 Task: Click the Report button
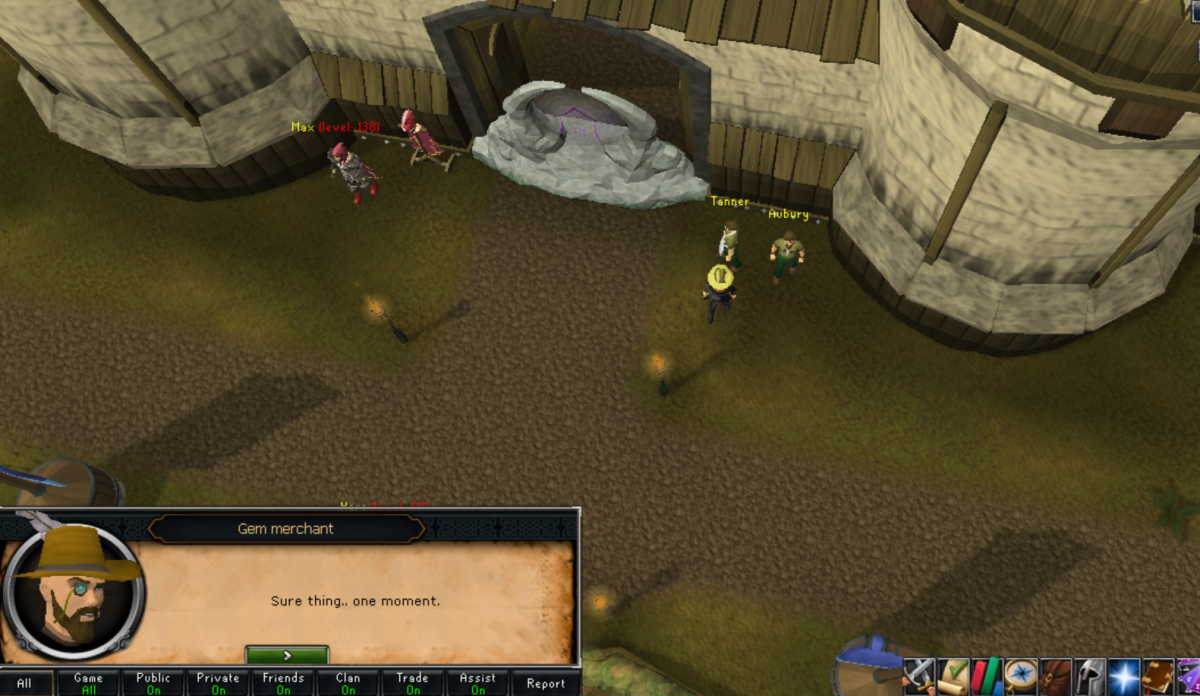pos(546,684)
